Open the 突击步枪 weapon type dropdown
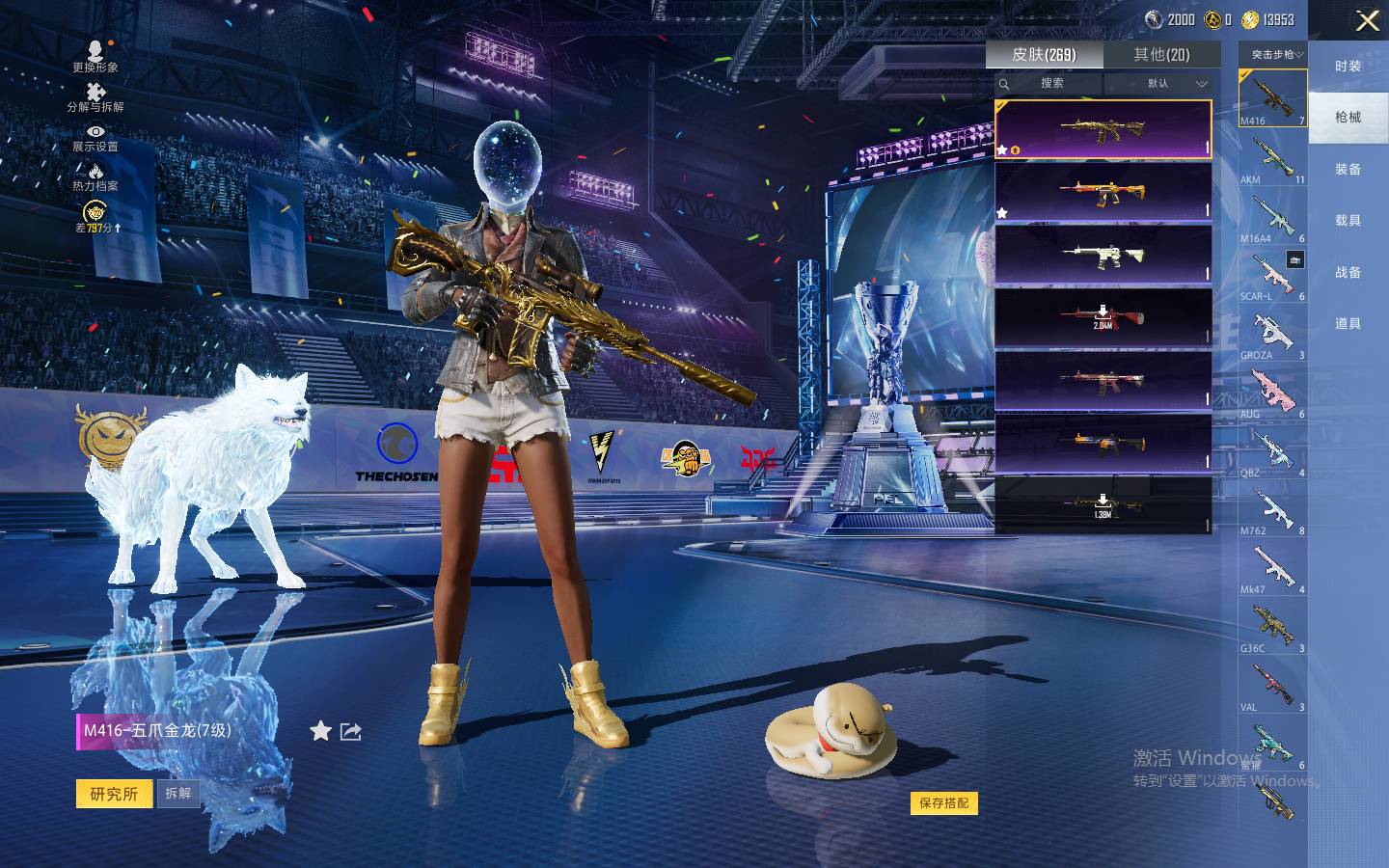1389x868 pixels. (1273, 54)
